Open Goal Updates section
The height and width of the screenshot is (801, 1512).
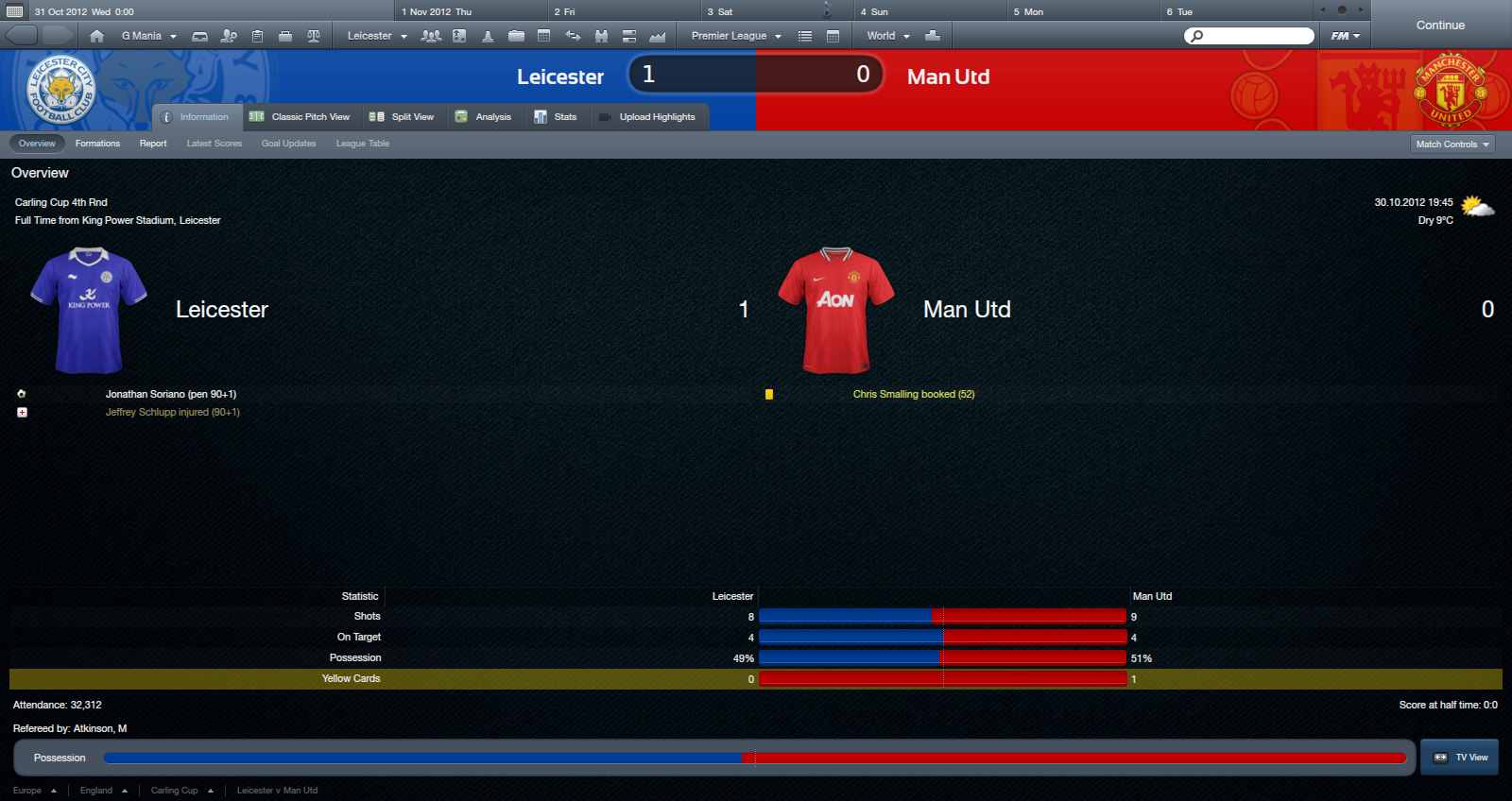tap(288, 144)
